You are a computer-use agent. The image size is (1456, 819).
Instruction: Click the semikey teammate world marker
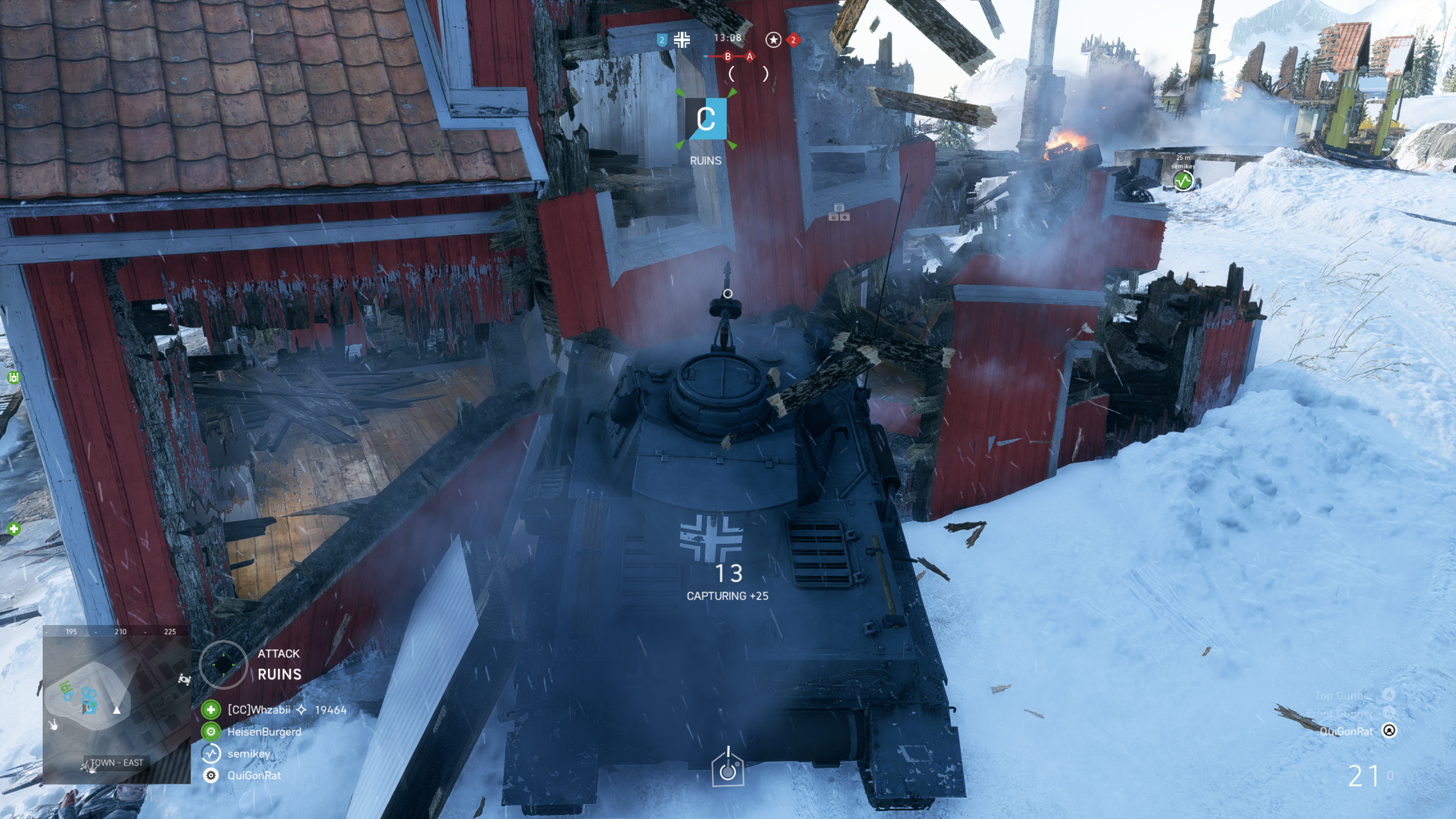[1183, 181]
